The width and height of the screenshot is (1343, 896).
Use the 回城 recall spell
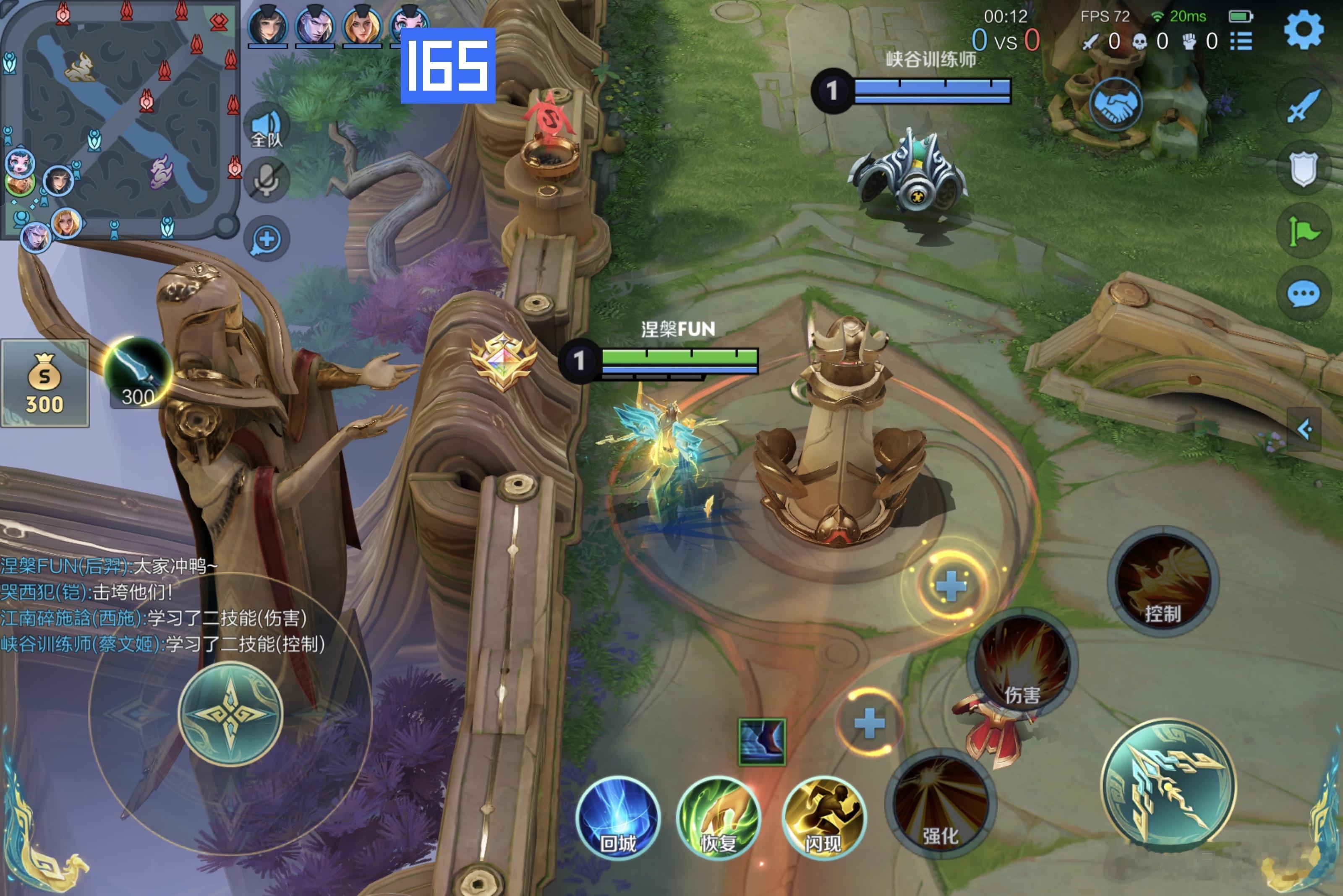point(617,818)
